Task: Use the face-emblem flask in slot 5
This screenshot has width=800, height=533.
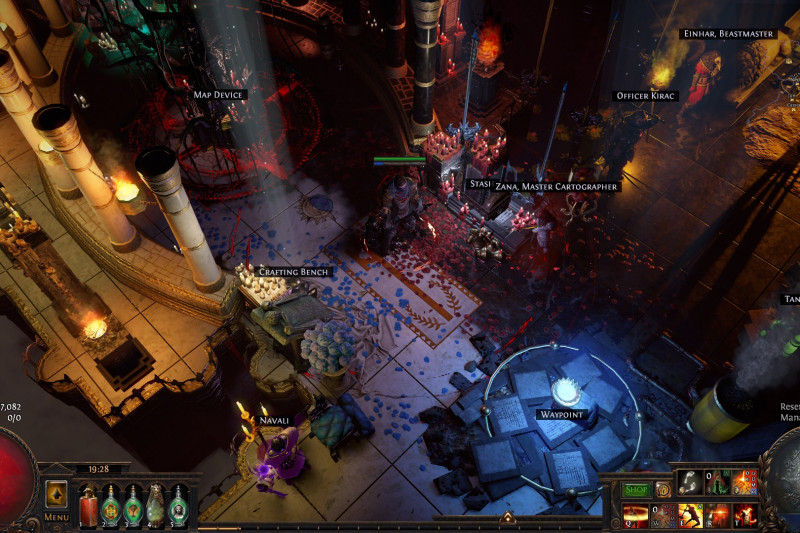Action: 179,503
